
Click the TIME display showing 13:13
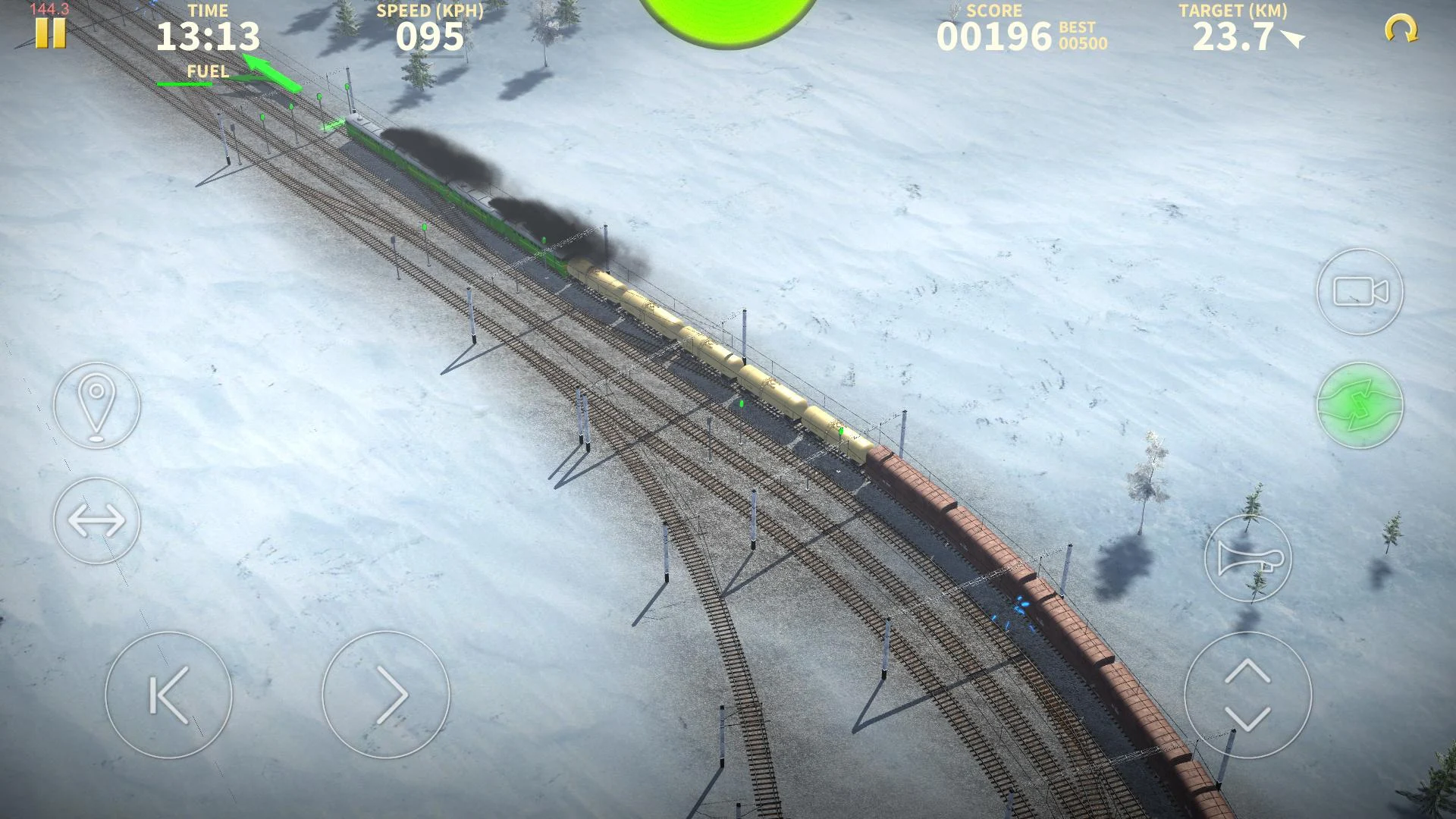210,36
